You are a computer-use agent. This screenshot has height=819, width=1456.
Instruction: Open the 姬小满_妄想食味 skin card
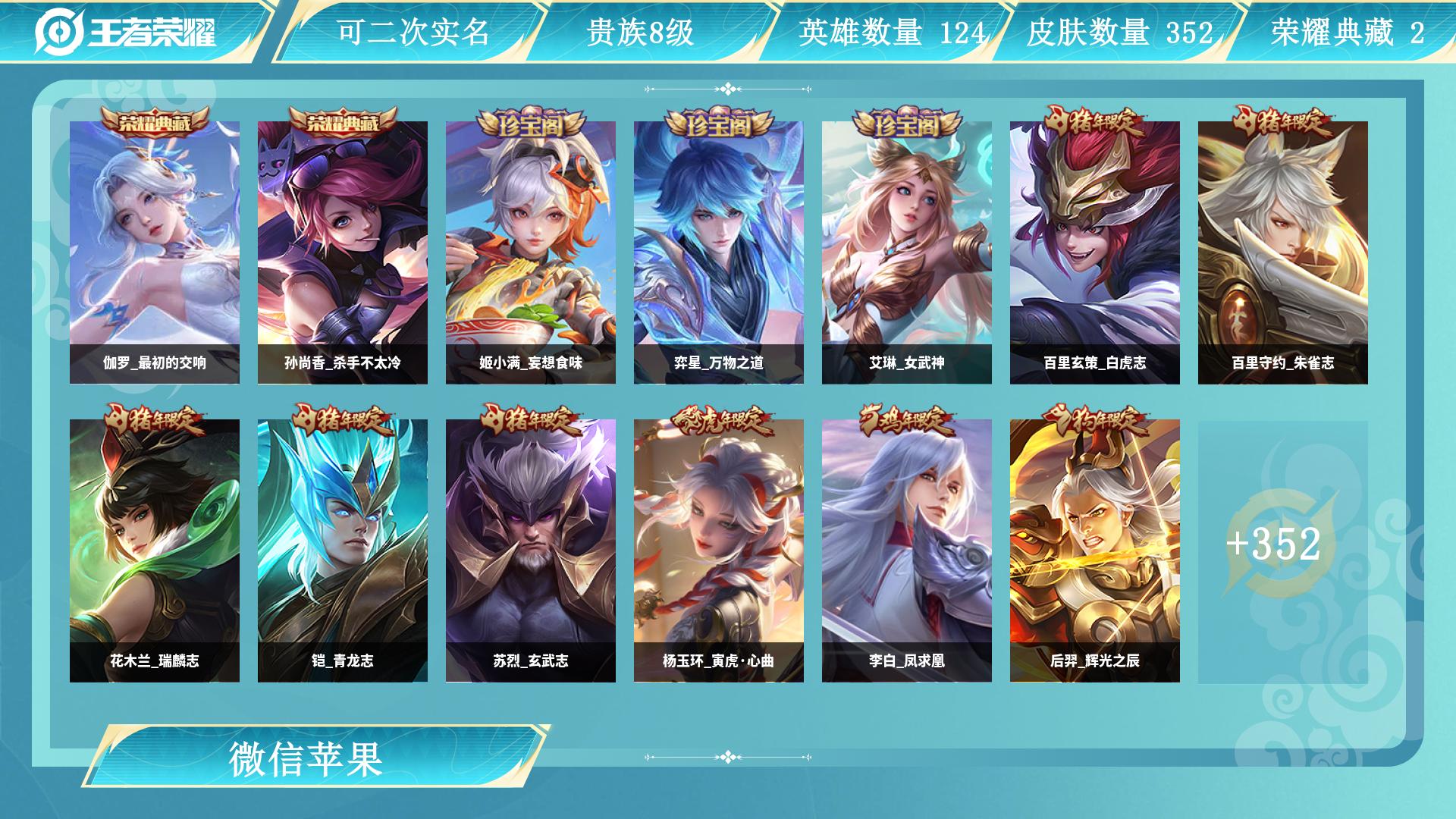tap(531, 253)
